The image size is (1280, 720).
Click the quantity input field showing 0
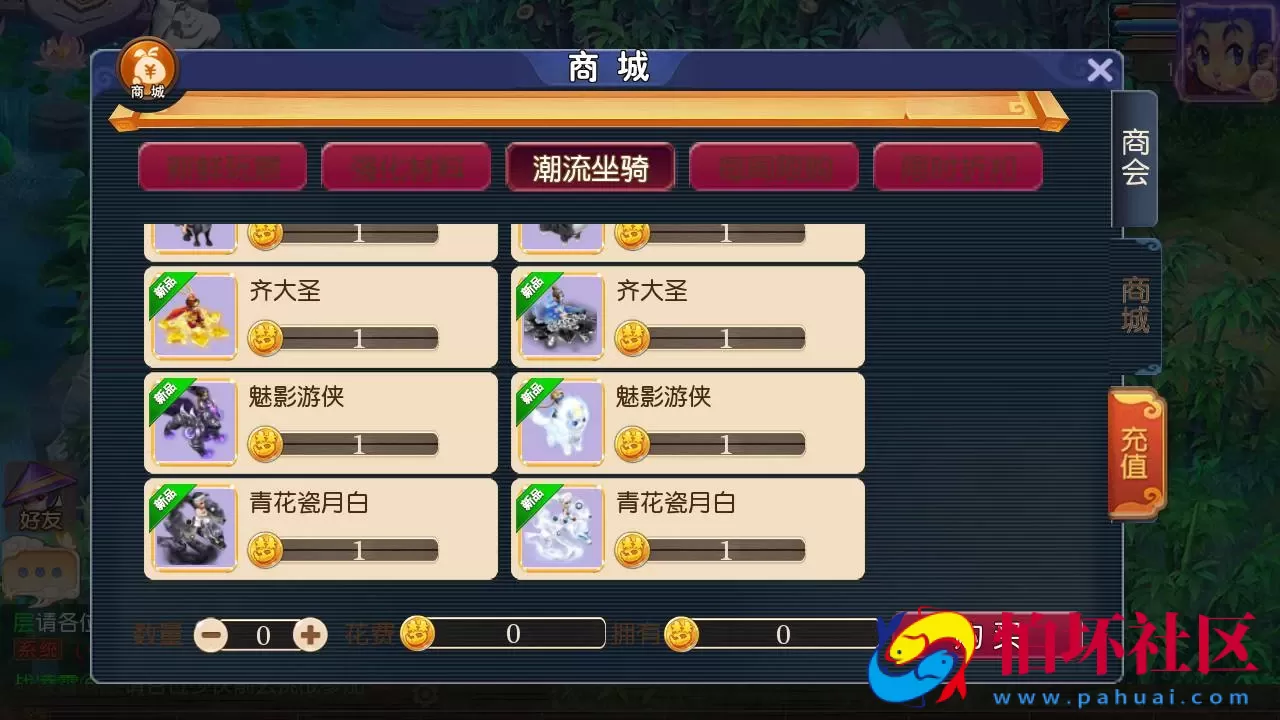(x=262, y=634)
